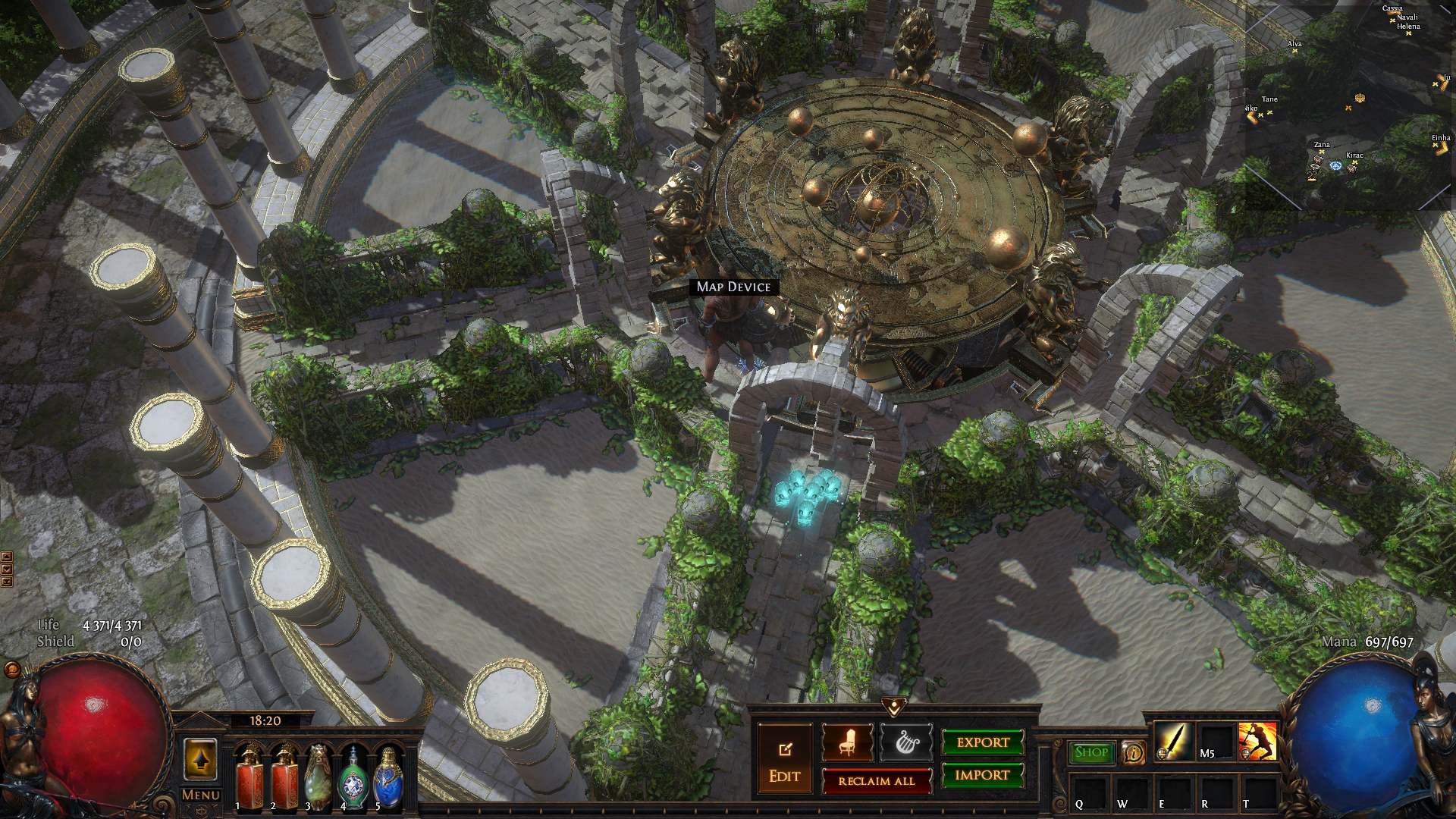1456x819 pixels.
Task: Click the yellow level-up arrow button
Action: pyautogui.click(x=200, y=759)
